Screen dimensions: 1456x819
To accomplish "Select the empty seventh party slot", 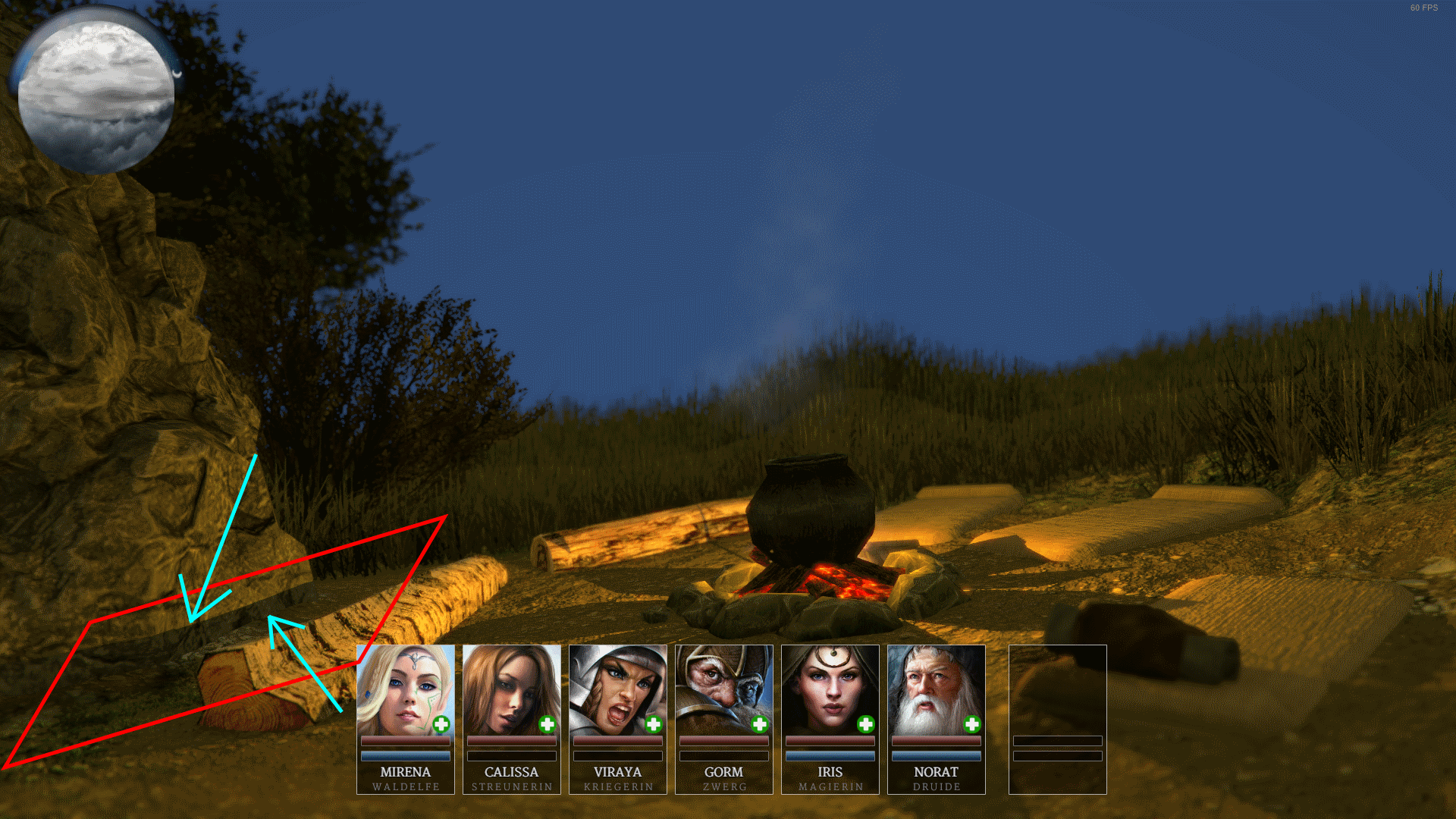I will [1057, 719].
